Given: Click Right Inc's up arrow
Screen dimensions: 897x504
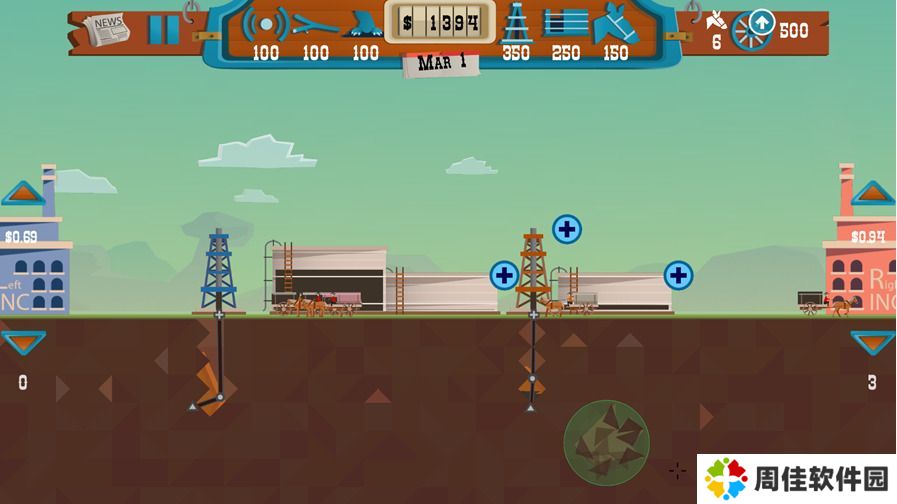Looking at the screenshot, I should pos(872,193).
